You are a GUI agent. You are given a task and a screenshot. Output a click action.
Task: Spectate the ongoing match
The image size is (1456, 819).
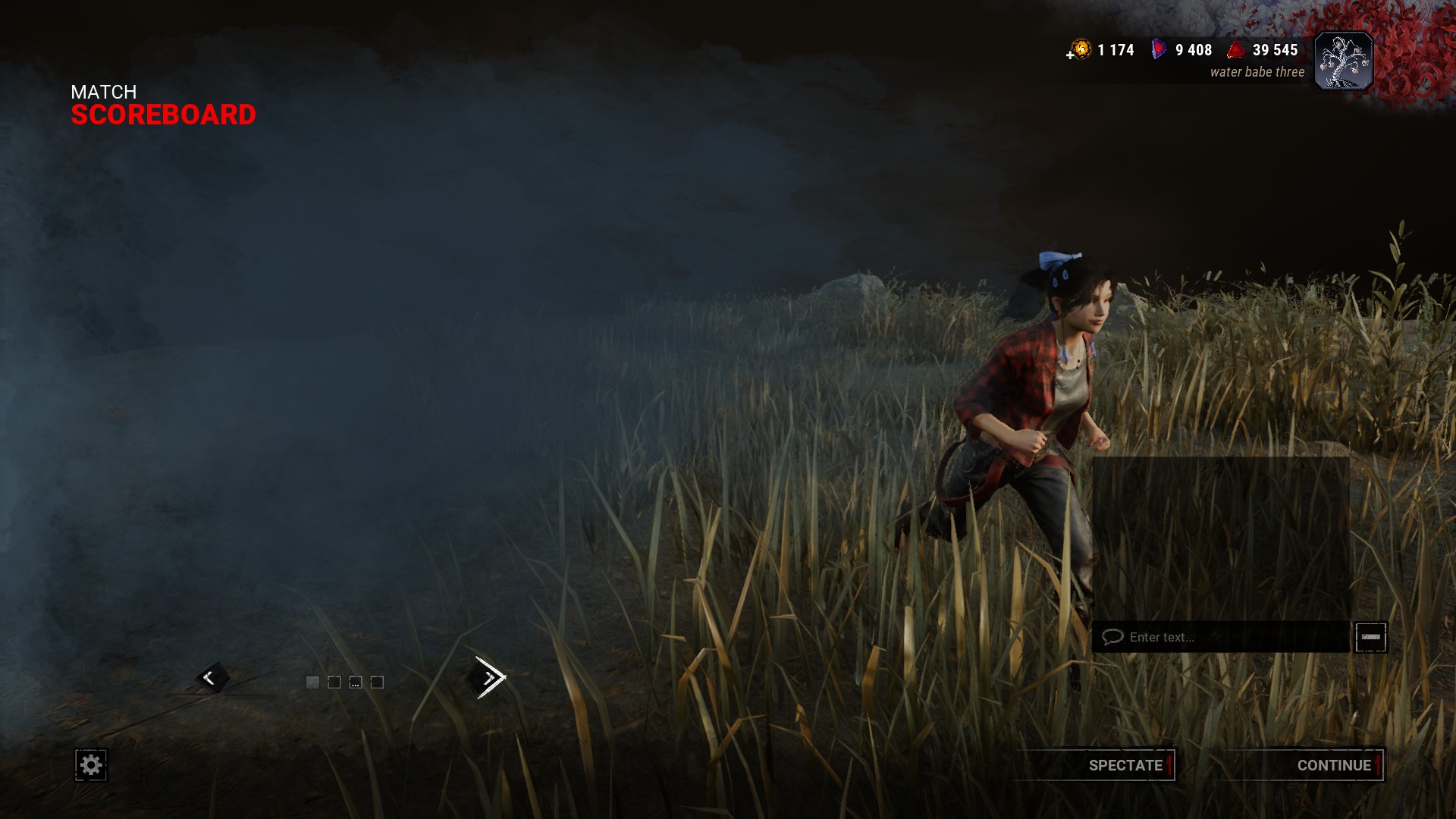[1125, 765]
